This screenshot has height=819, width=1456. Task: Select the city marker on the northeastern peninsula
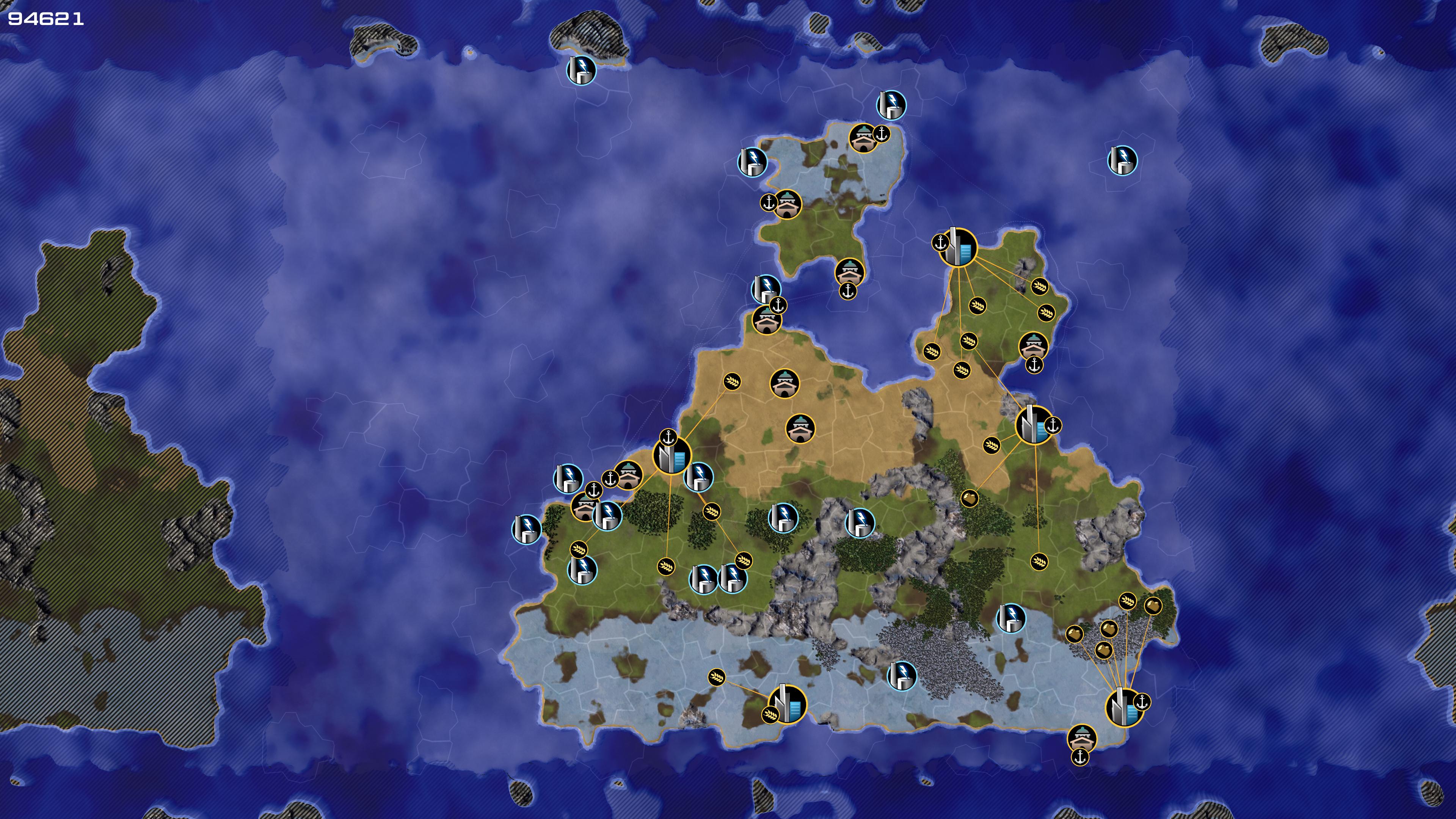958,248
